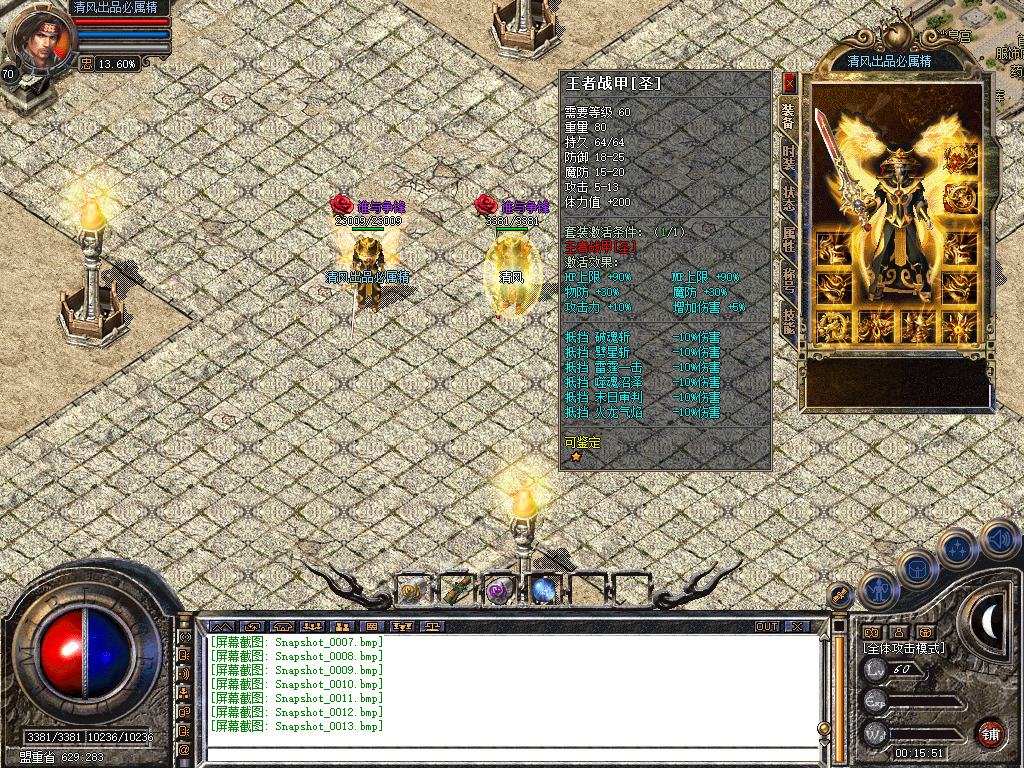This screenshot has height=768, width=1024.
Task: Toggle the sound speaker button
Action: click(999, 539)
